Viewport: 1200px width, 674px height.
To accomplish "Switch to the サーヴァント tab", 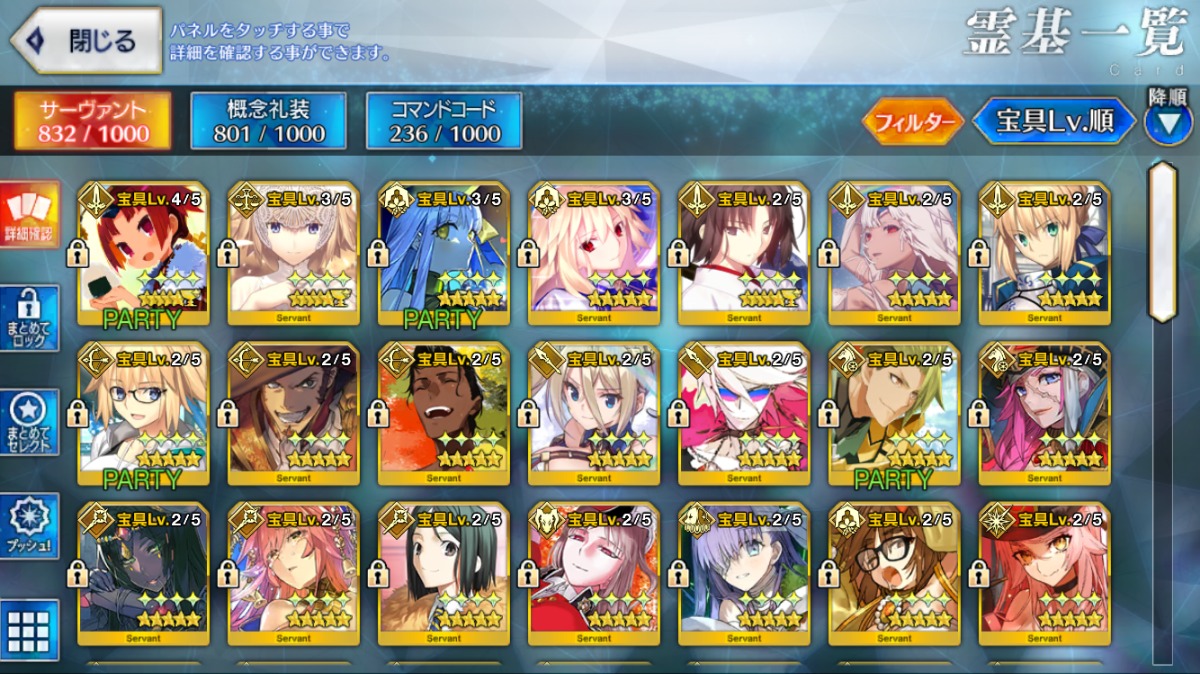I will coord(93,121).
